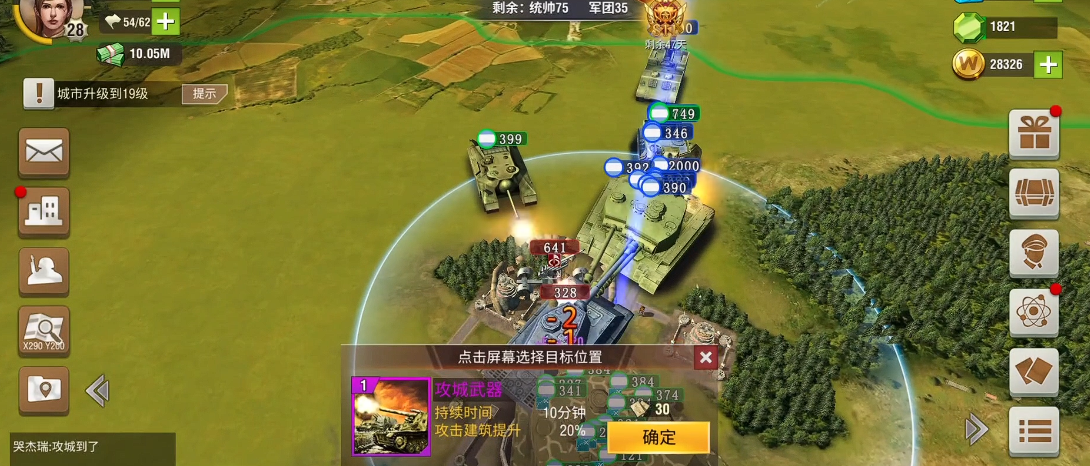Open the officer commander menu
The image size is (1090, 466).
point(1033,253)
